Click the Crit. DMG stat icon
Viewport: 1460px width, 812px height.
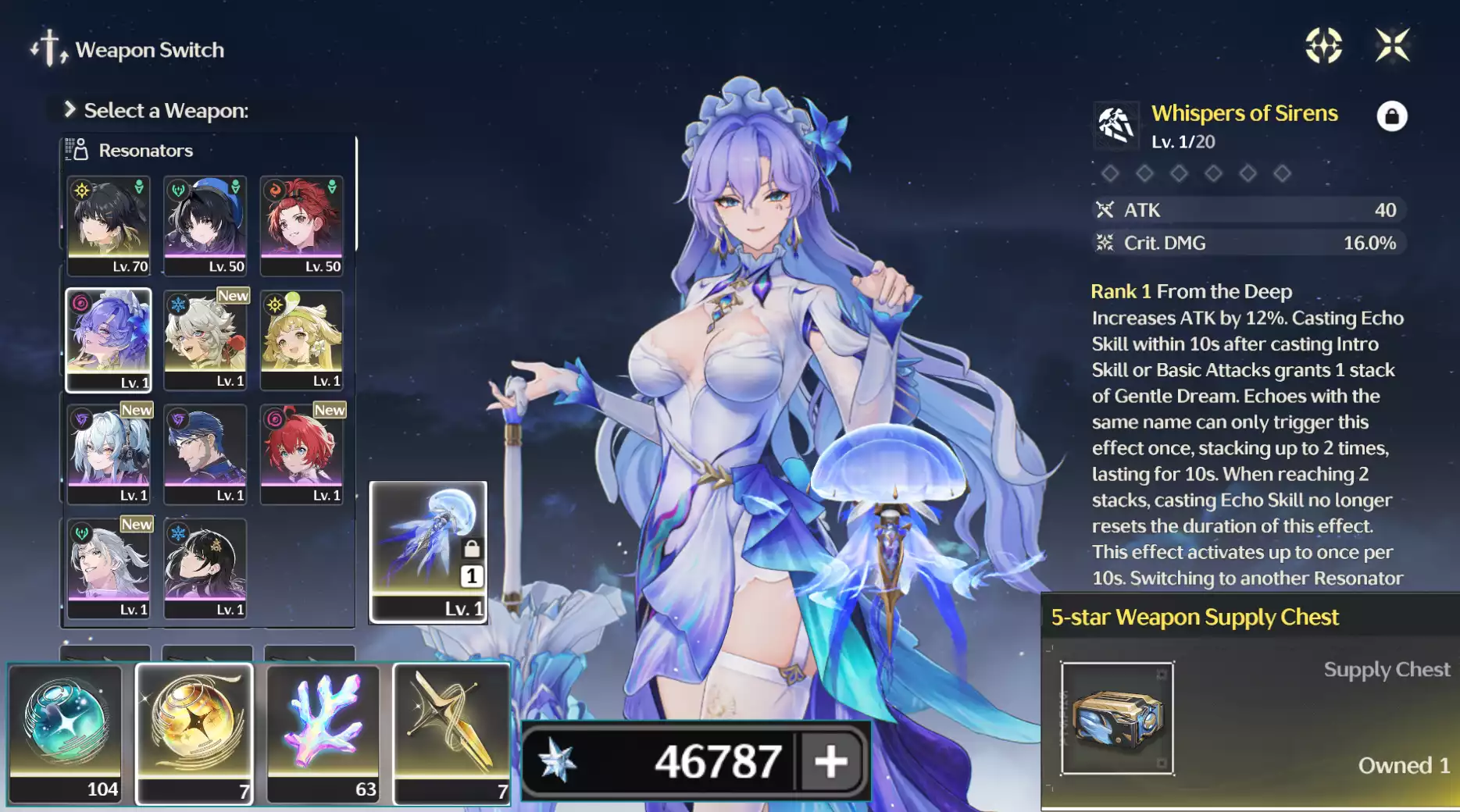[x=1104, y=242]
